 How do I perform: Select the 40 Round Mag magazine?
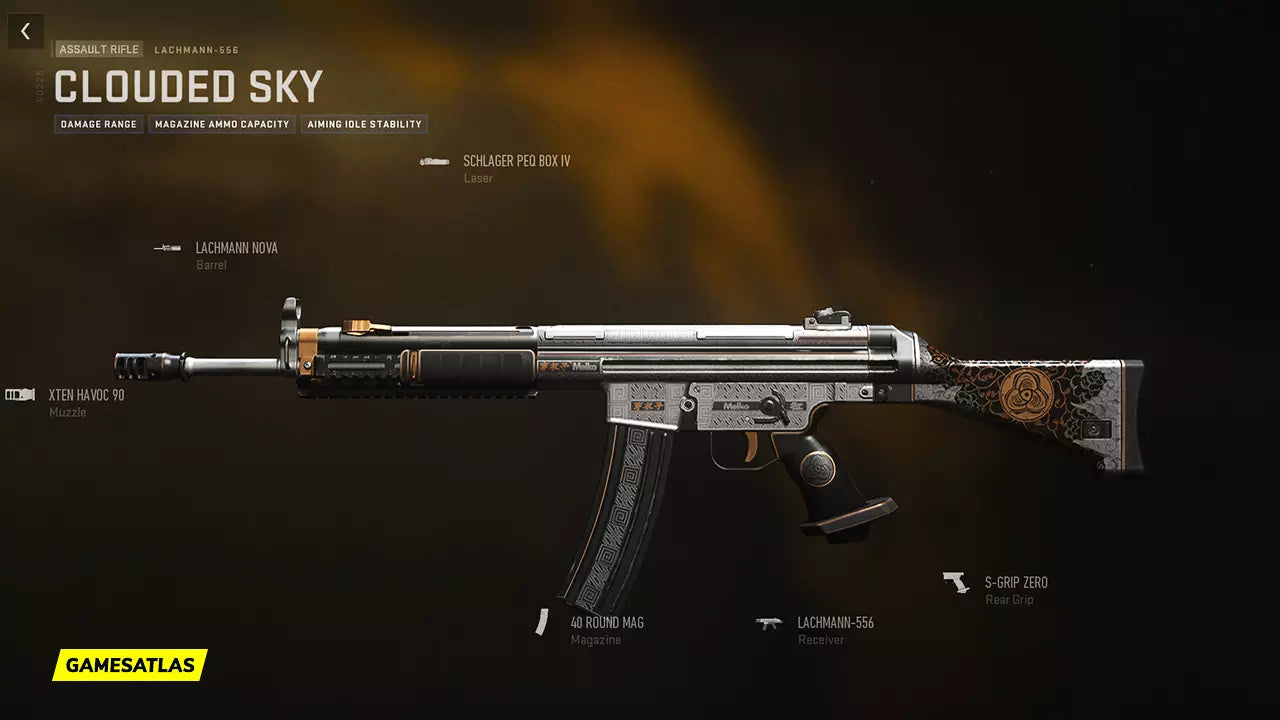(x=606, y=623)
